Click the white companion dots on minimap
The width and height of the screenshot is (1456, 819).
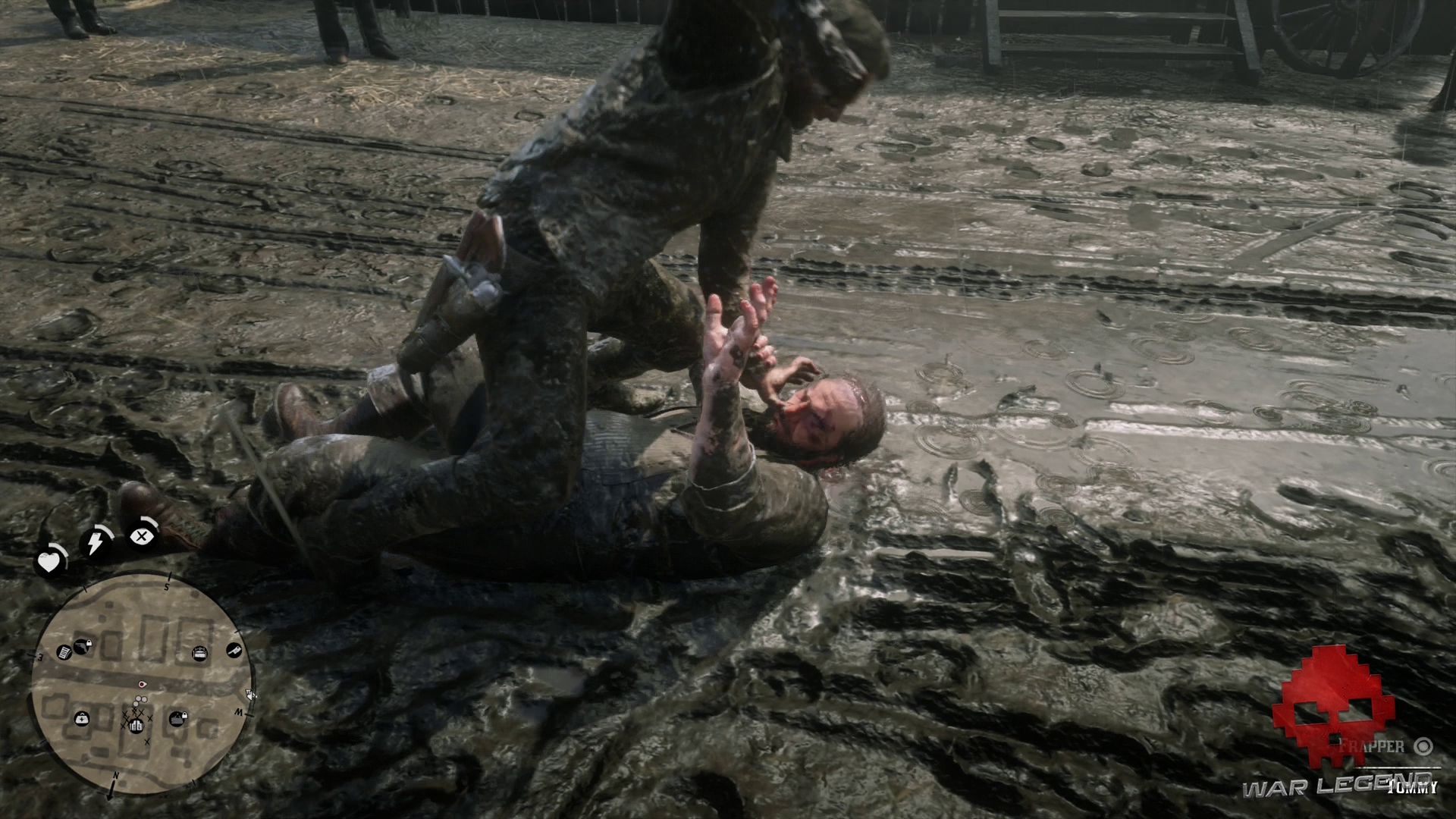pos(139,701)
